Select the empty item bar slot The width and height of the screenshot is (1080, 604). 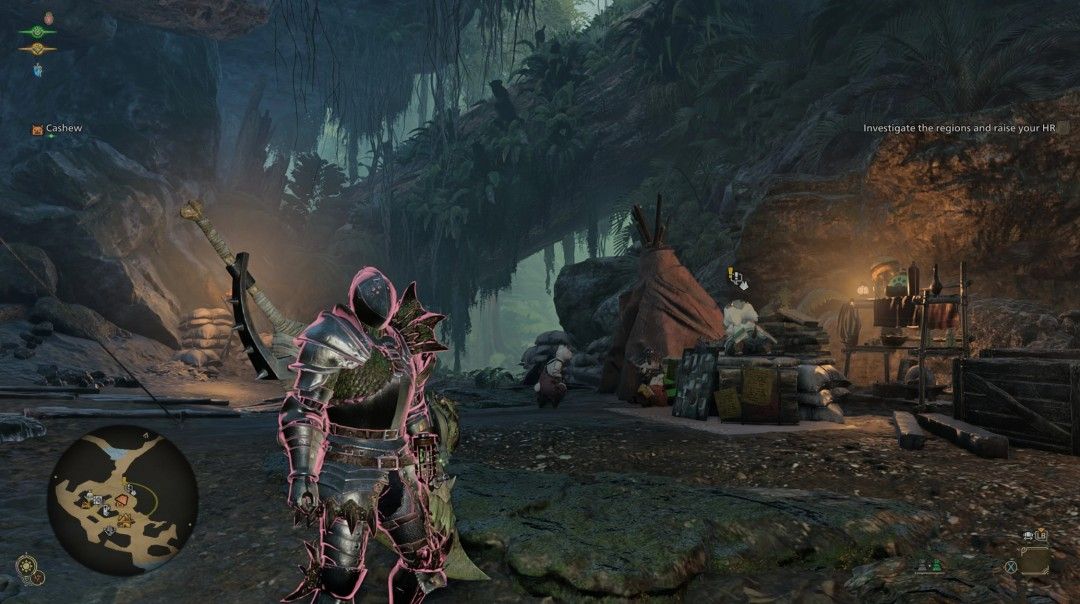click(x=1034, y=561)
